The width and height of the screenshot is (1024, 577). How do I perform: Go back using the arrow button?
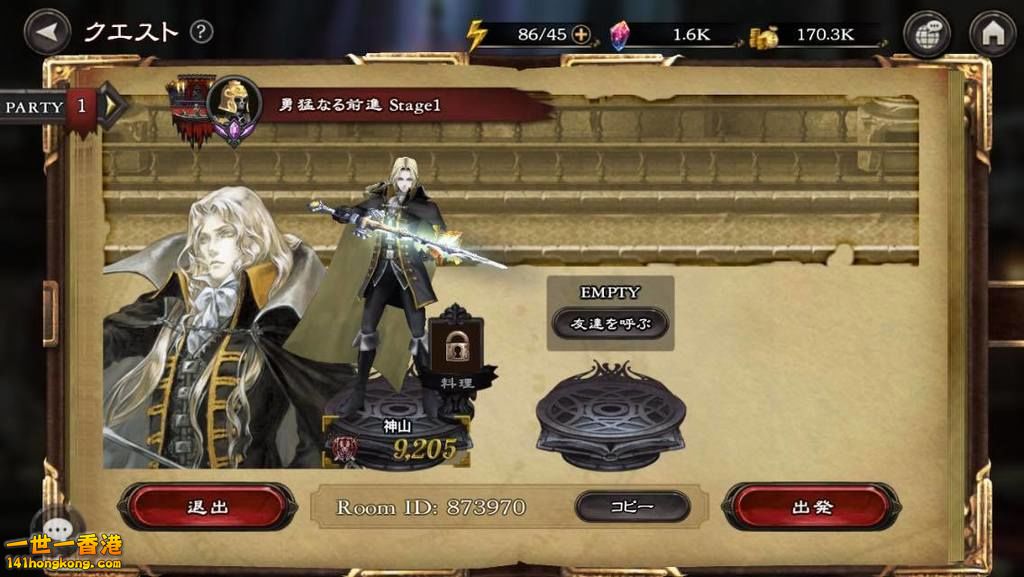46,31
